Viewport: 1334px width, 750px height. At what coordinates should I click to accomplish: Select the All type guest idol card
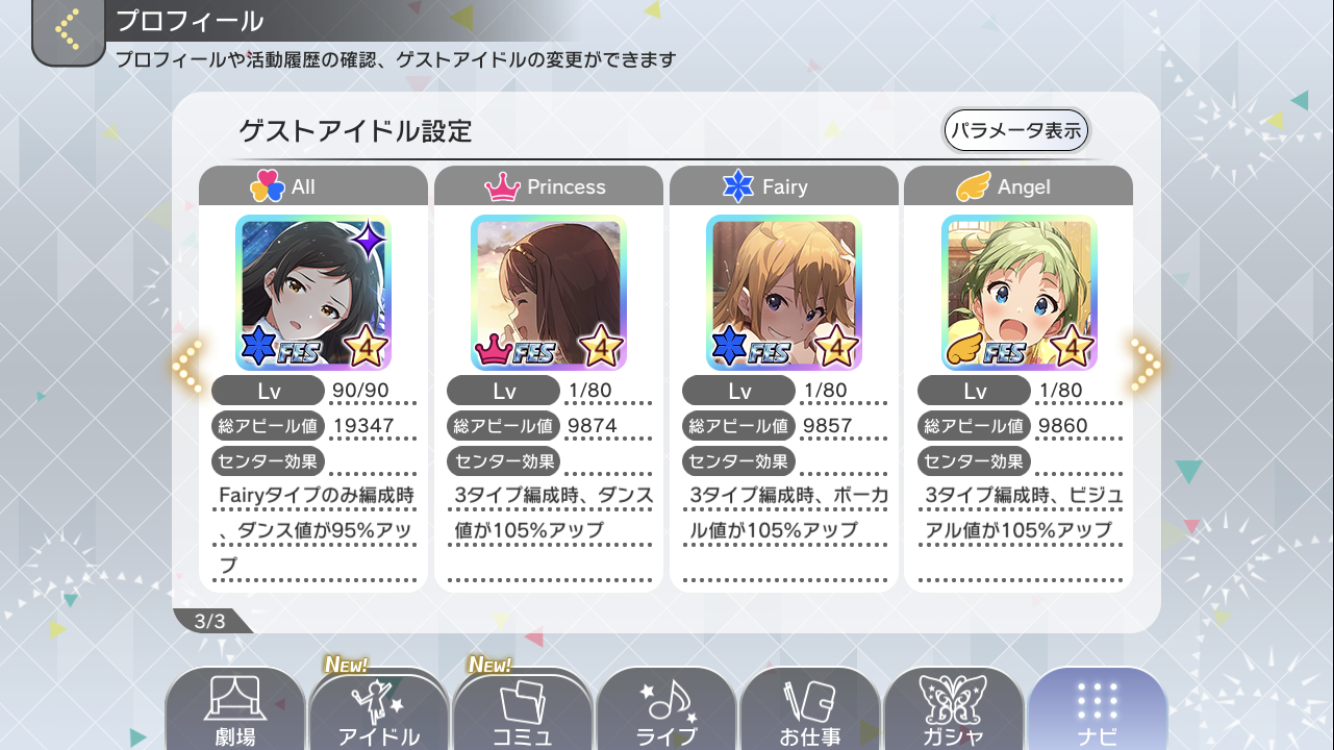coord(313,293)
